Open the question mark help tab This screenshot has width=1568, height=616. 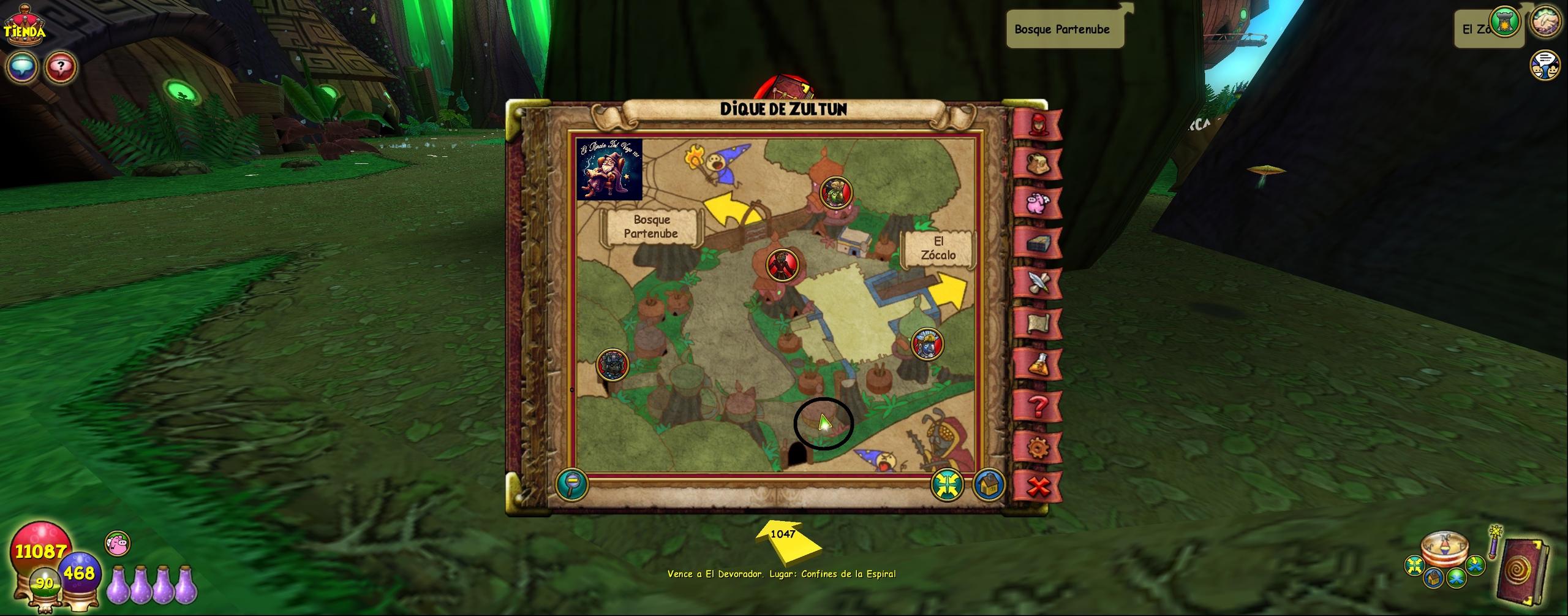coord(1038,405)
